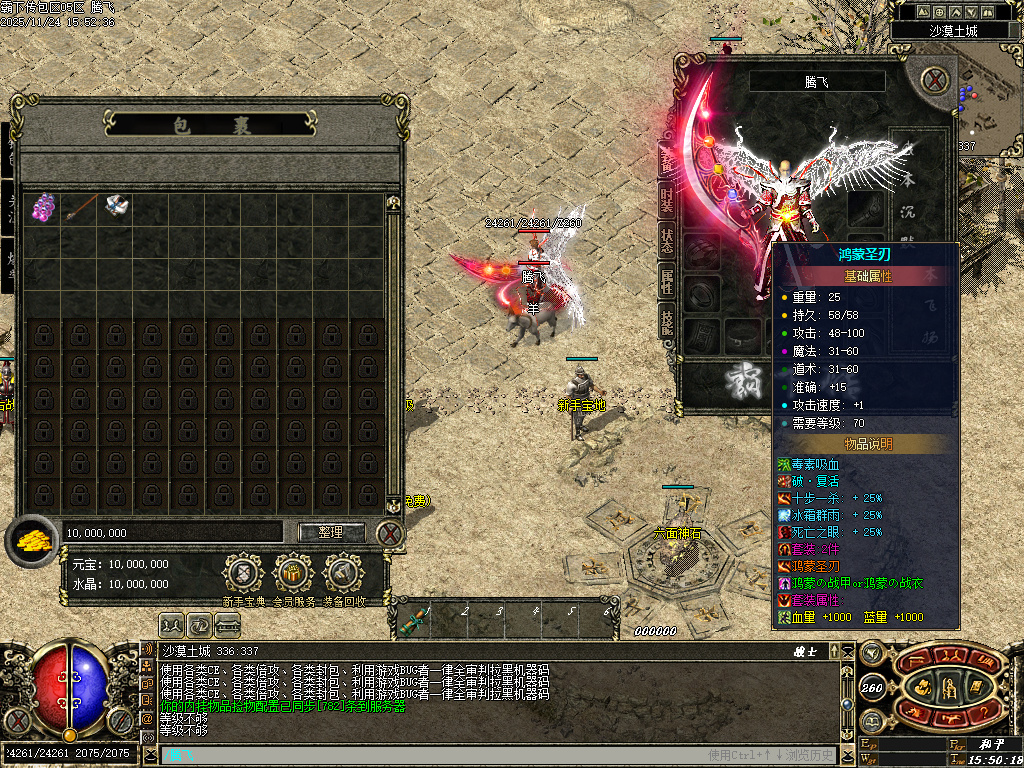Switch to the 状态 status tab
Image resolution: width=1024 pixels, height=768 pixels.
pyautogui.click(x=667, y=238)
